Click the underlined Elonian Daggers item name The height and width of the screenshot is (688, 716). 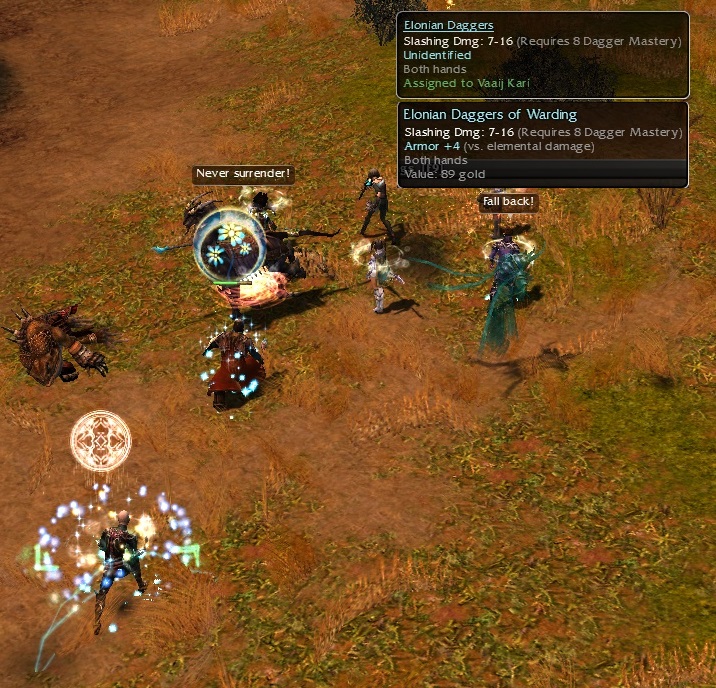tap(448, 26)
